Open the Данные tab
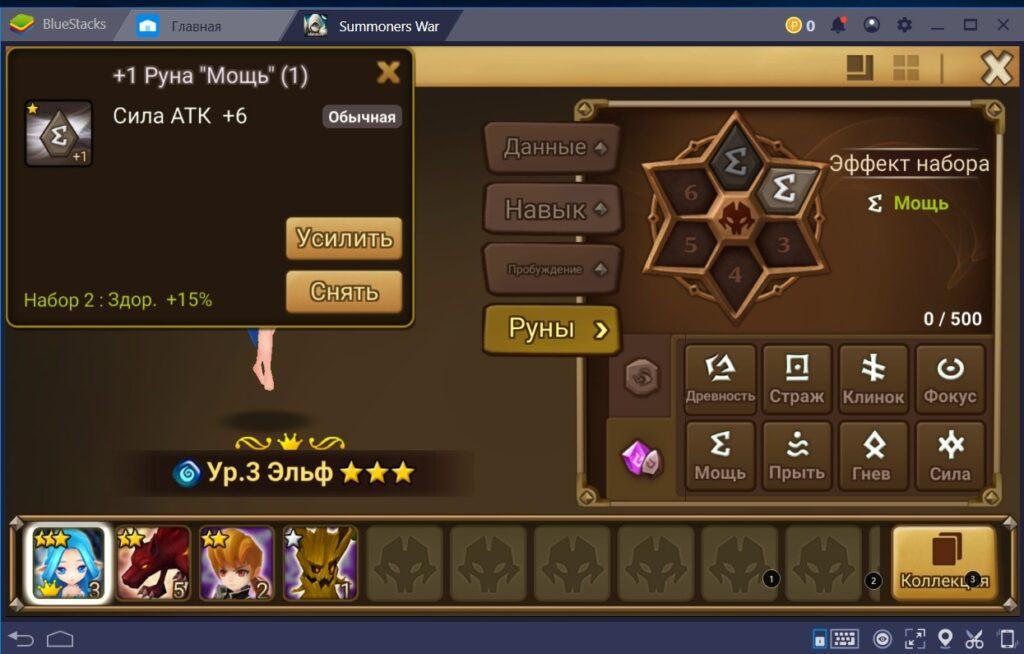The image size is (1024, 654). coord(551,148)
